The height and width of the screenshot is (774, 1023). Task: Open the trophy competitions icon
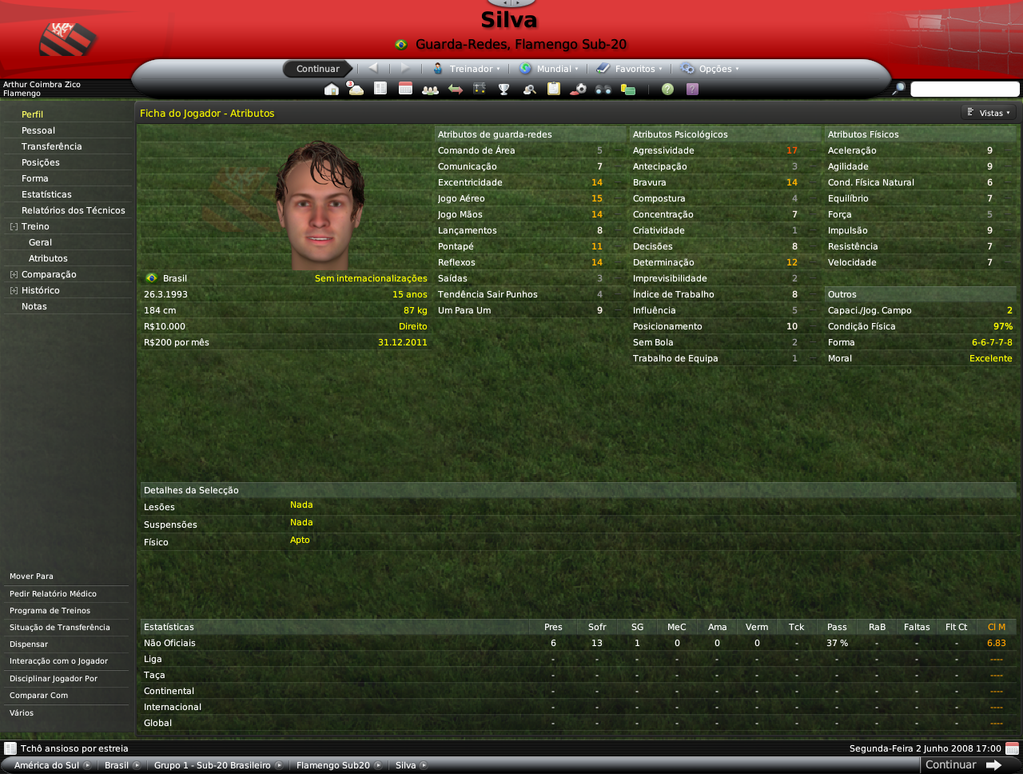pos(504,89)
